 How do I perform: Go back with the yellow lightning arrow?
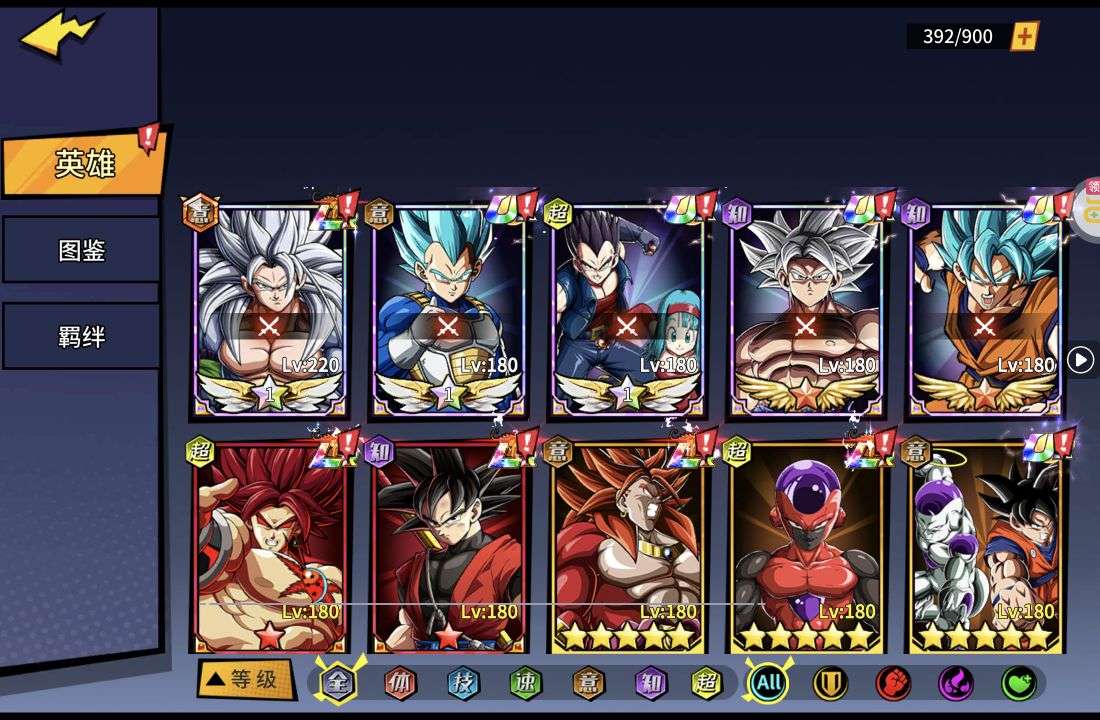click(x=60, y=36)
